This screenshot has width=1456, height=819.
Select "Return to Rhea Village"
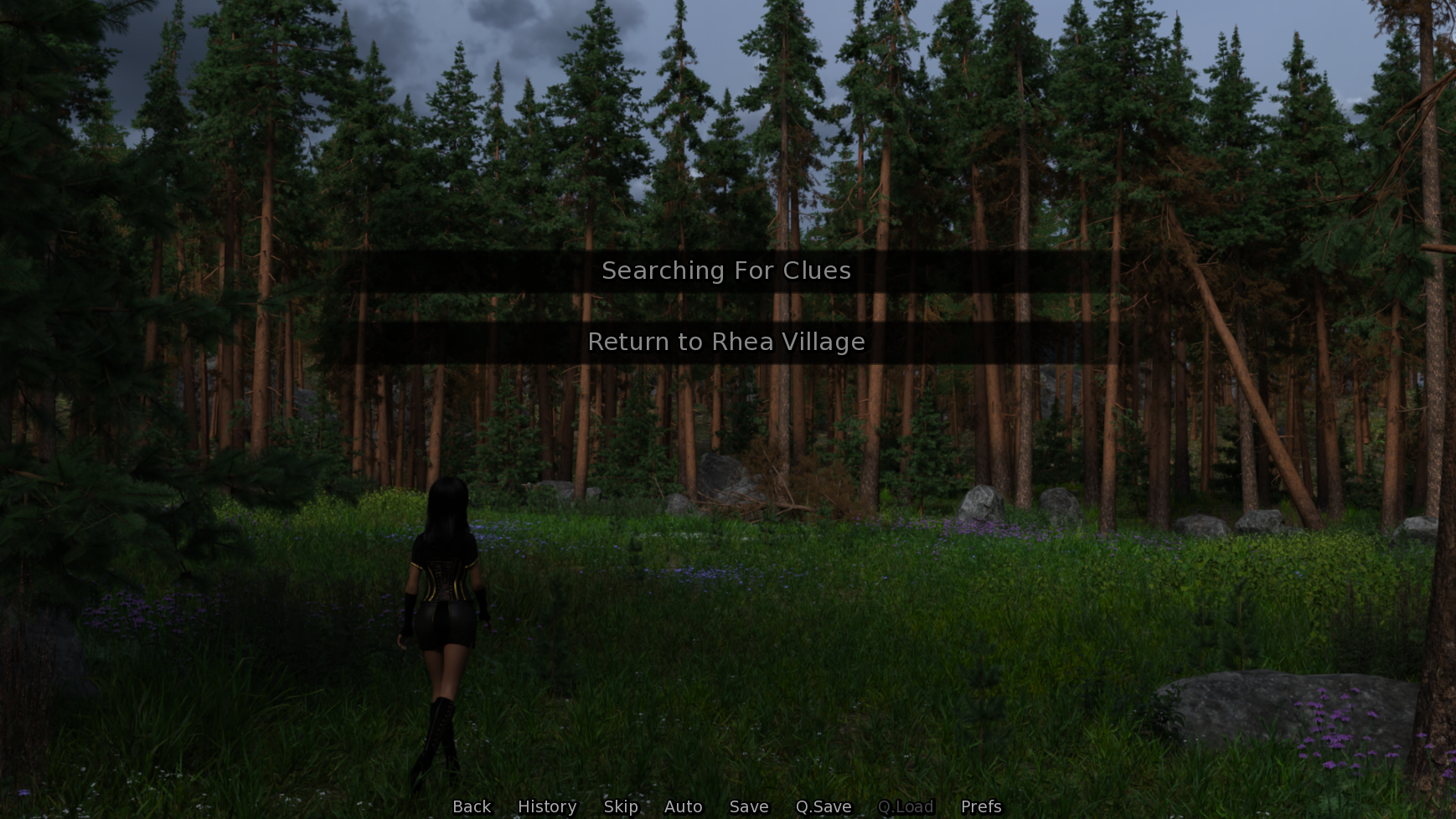click(x=727, y=342)
